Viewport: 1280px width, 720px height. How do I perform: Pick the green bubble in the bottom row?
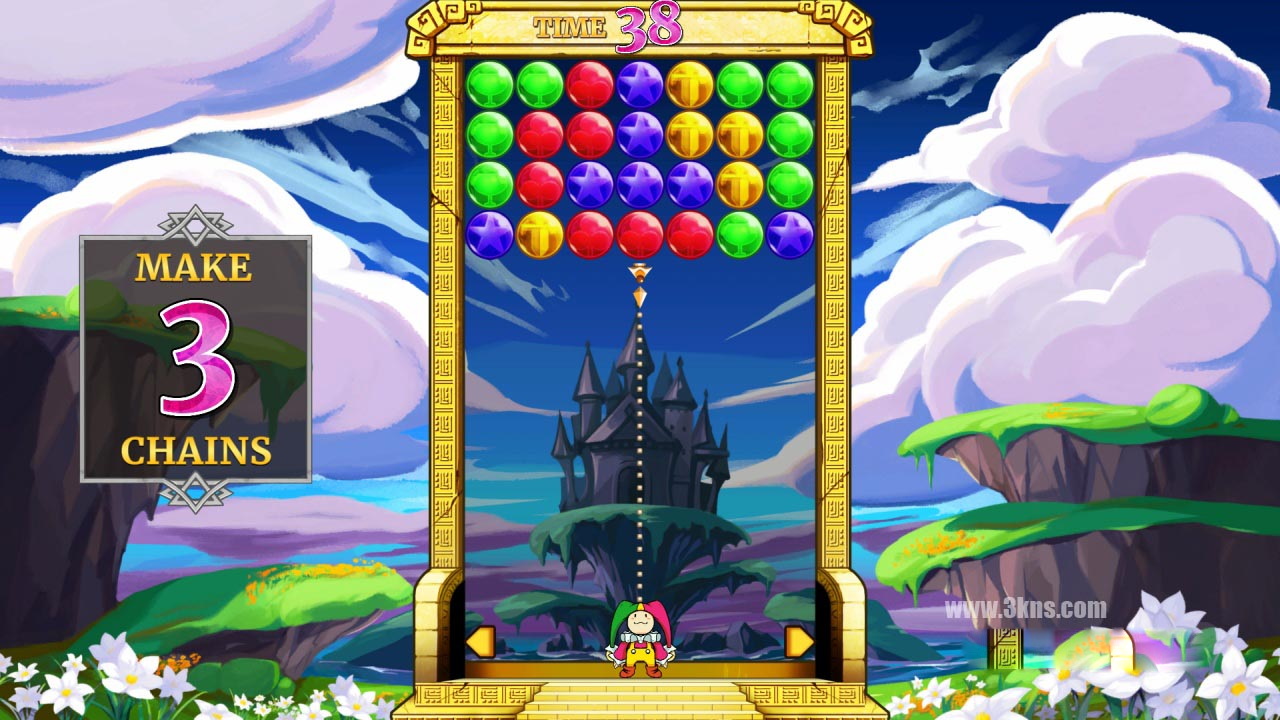[740, 235]
